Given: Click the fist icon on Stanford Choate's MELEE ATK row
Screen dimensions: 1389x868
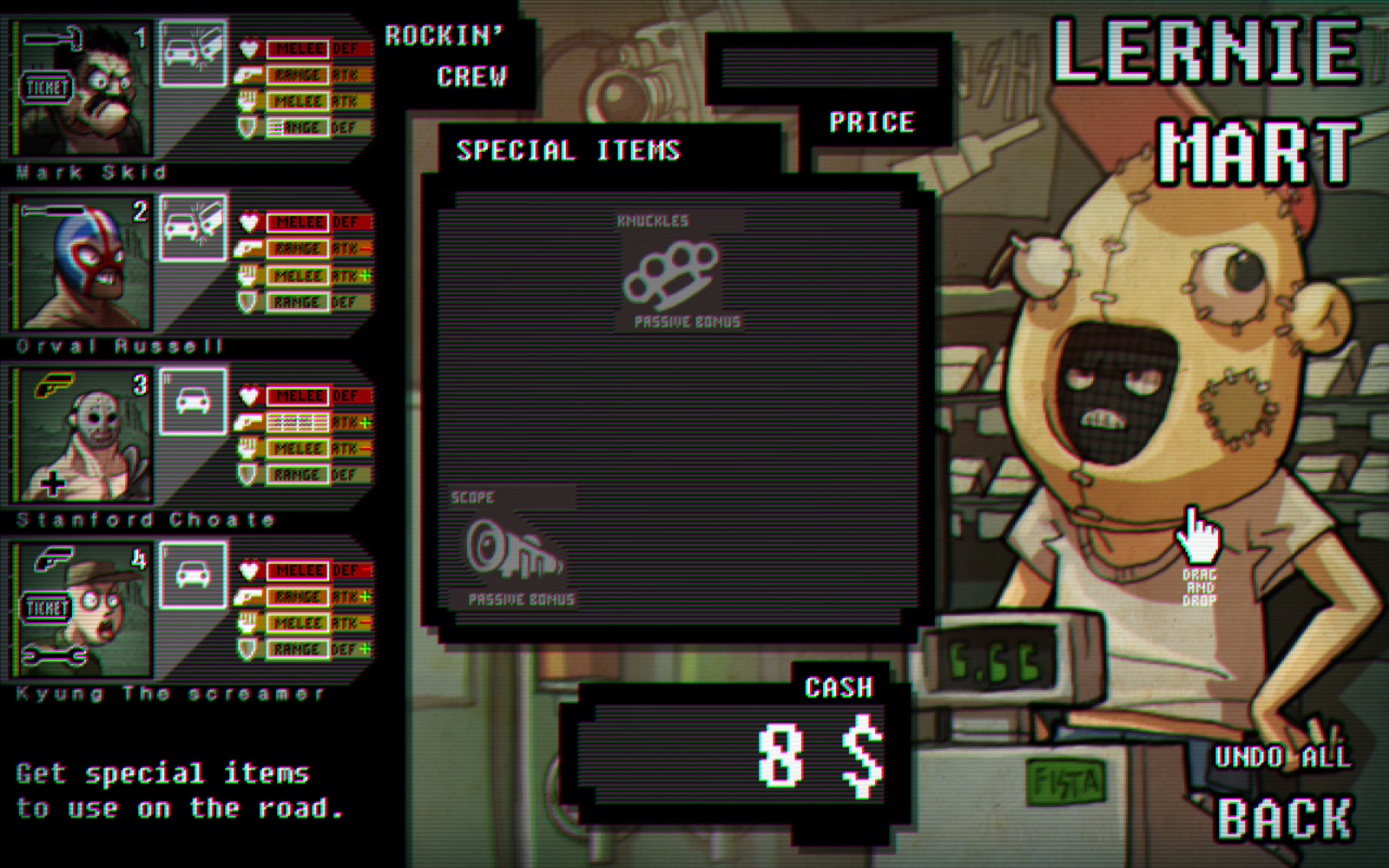Looking at the screenshot, I should point(252,449).
